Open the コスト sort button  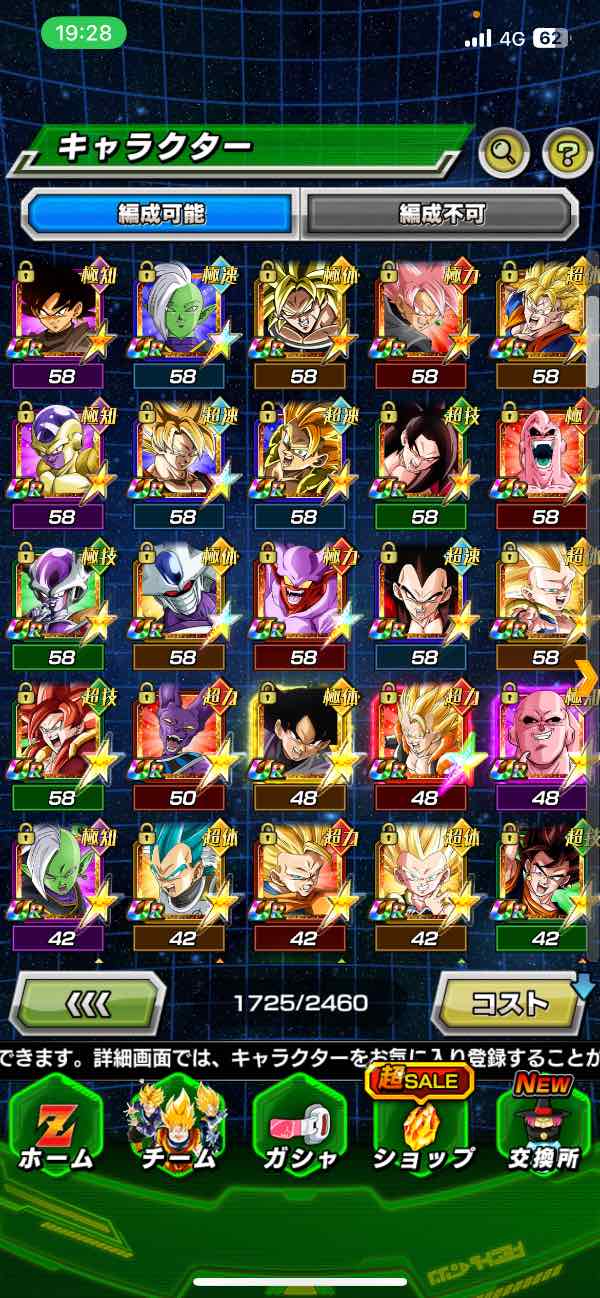click(510, 1003)
